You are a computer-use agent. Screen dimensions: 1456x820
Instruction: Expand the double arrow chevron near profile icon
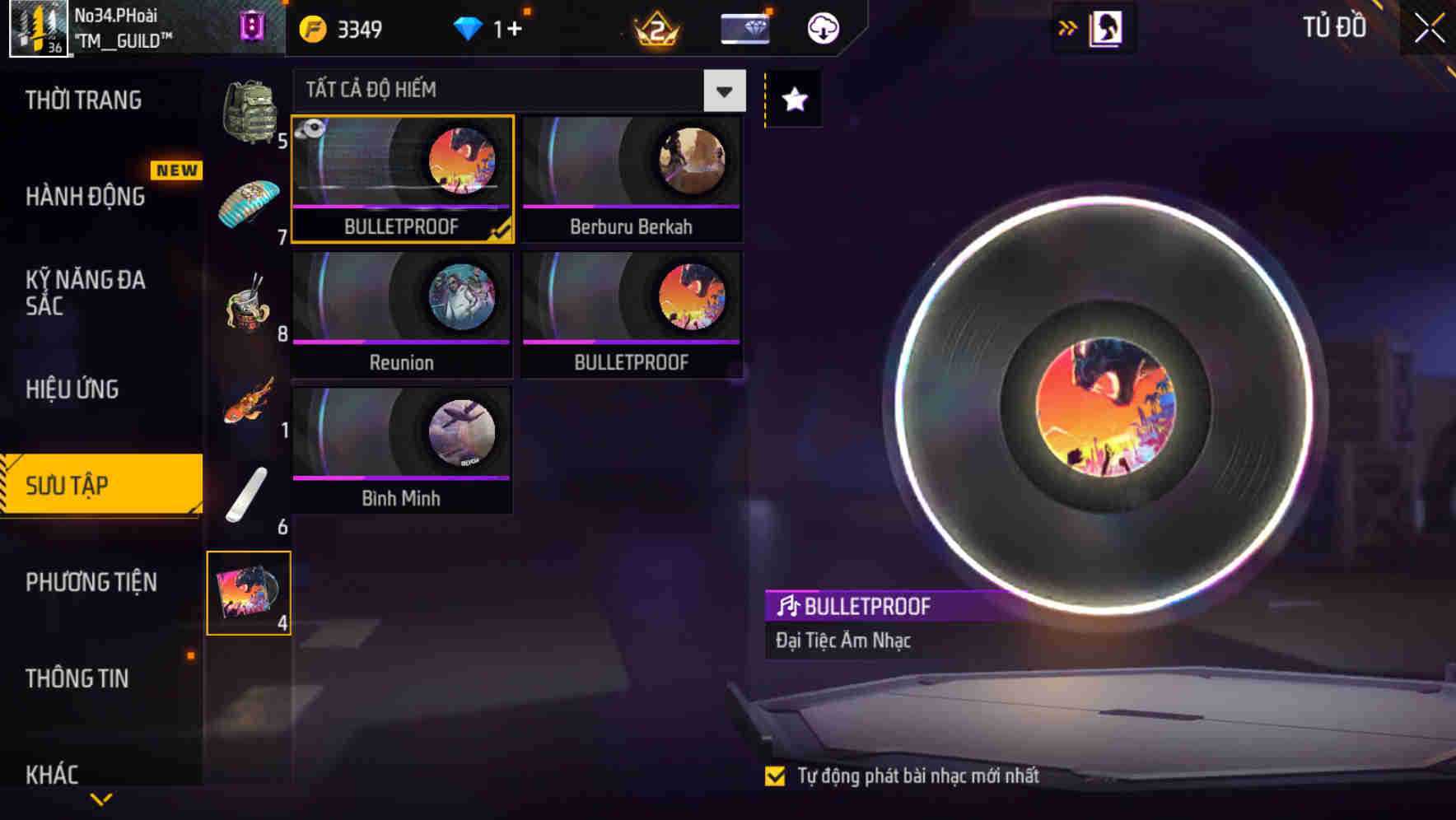coord(1066,27)
